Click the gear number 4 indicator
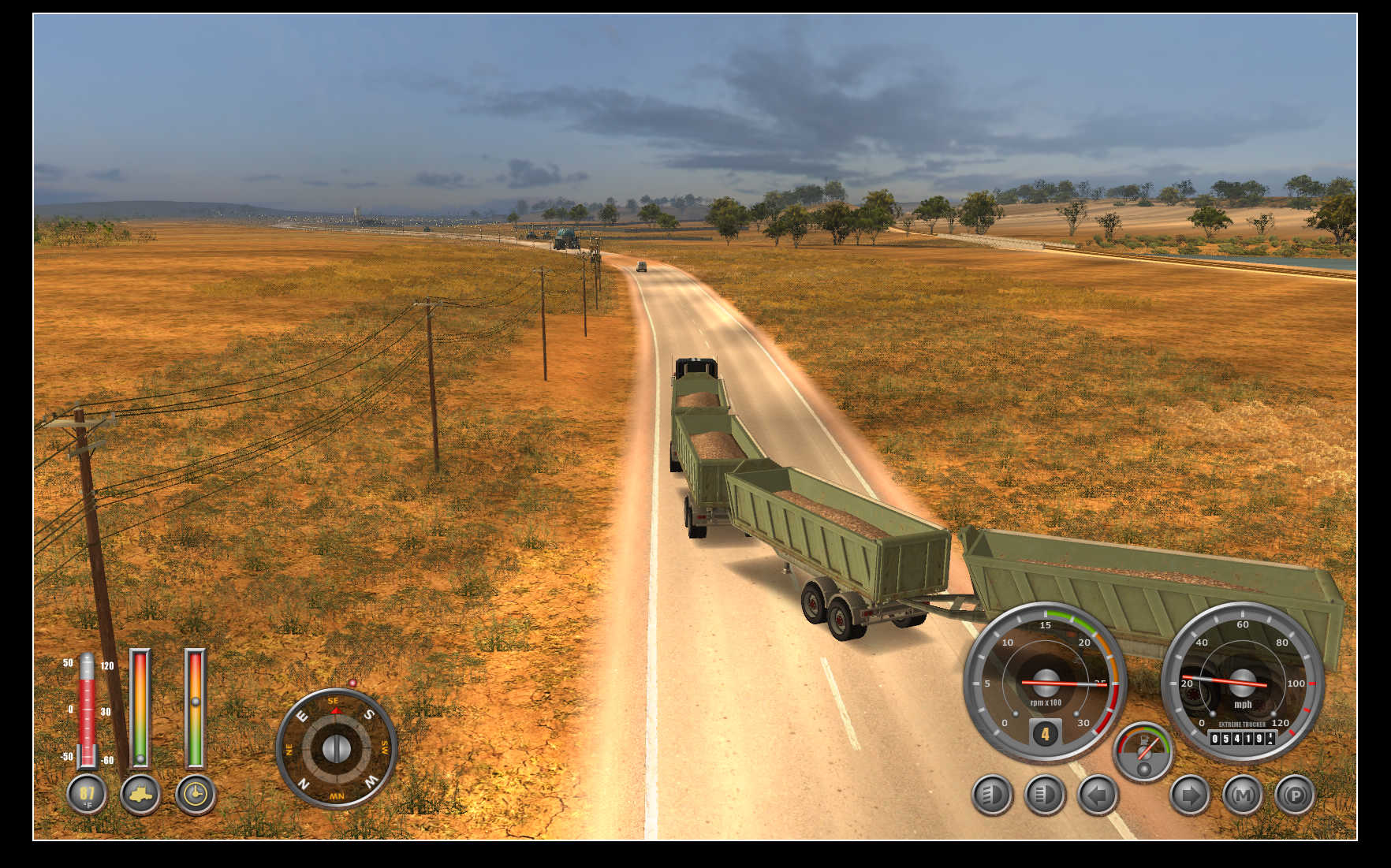The image size is (1391, 868). coord(1045,734)
